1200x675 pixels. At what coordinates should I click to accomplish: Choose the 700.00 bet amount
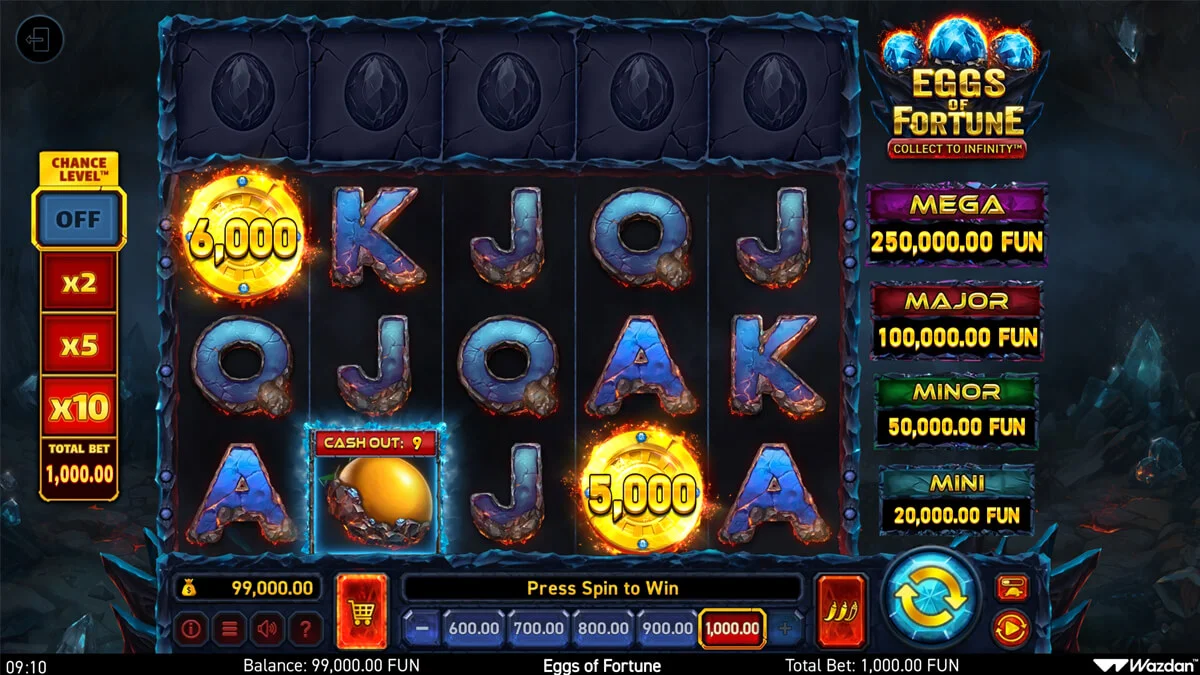coord(539,629)
